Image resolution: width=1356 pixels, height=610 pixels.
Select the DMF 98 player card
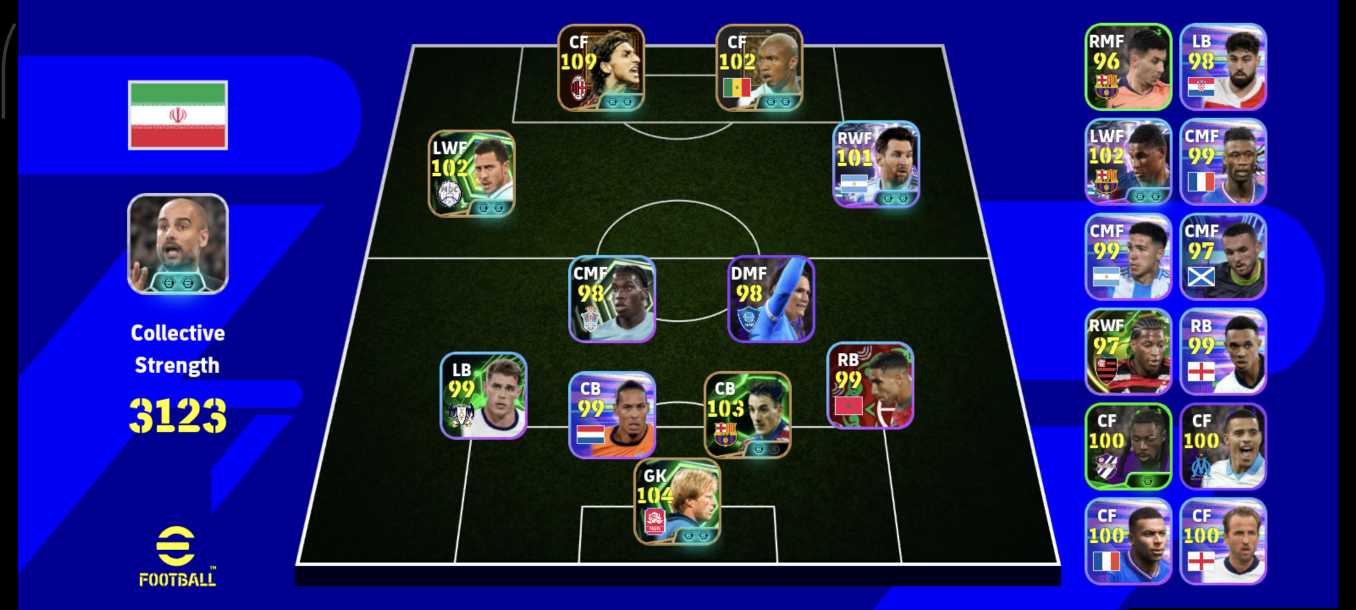(770, 299)
